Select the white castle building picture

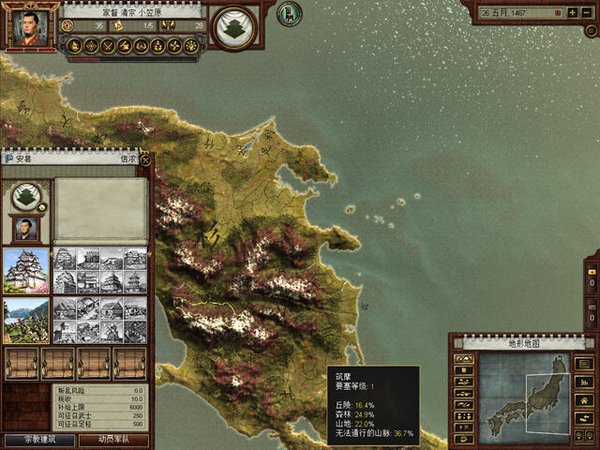coord(26,270)
